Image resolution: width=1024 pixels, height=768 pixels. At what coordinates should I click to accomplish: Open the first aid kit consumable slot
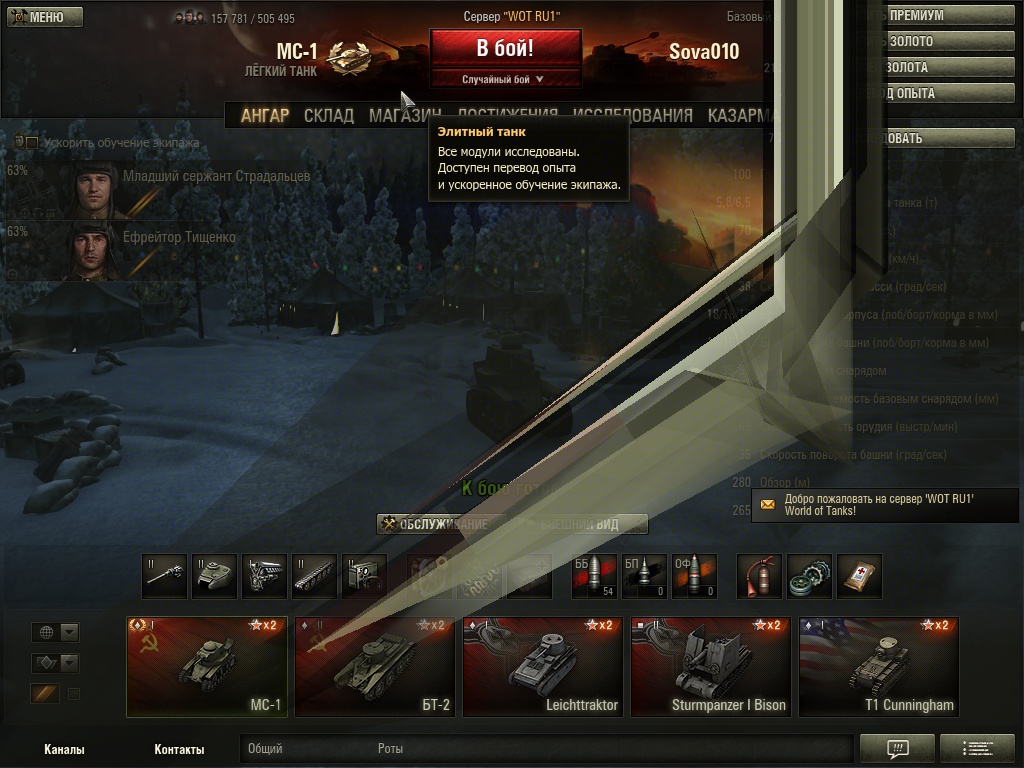(x=859, y=577)
